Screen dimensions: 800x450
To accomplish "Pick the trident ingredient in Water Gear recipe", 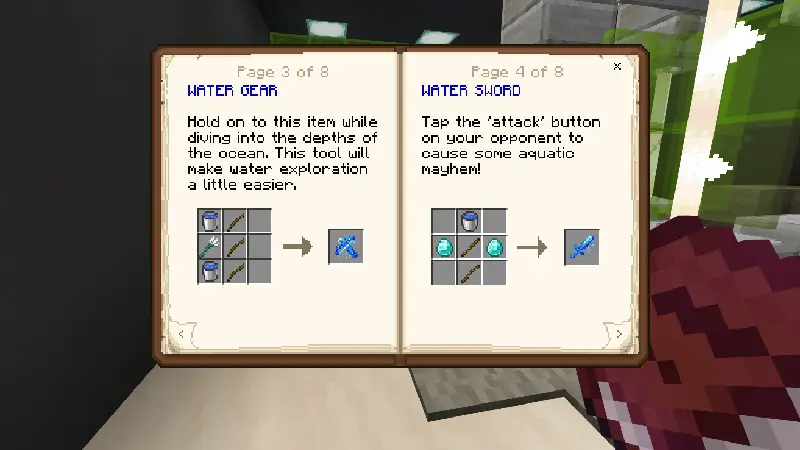I will pyautogui.click(x=210, y=246).
